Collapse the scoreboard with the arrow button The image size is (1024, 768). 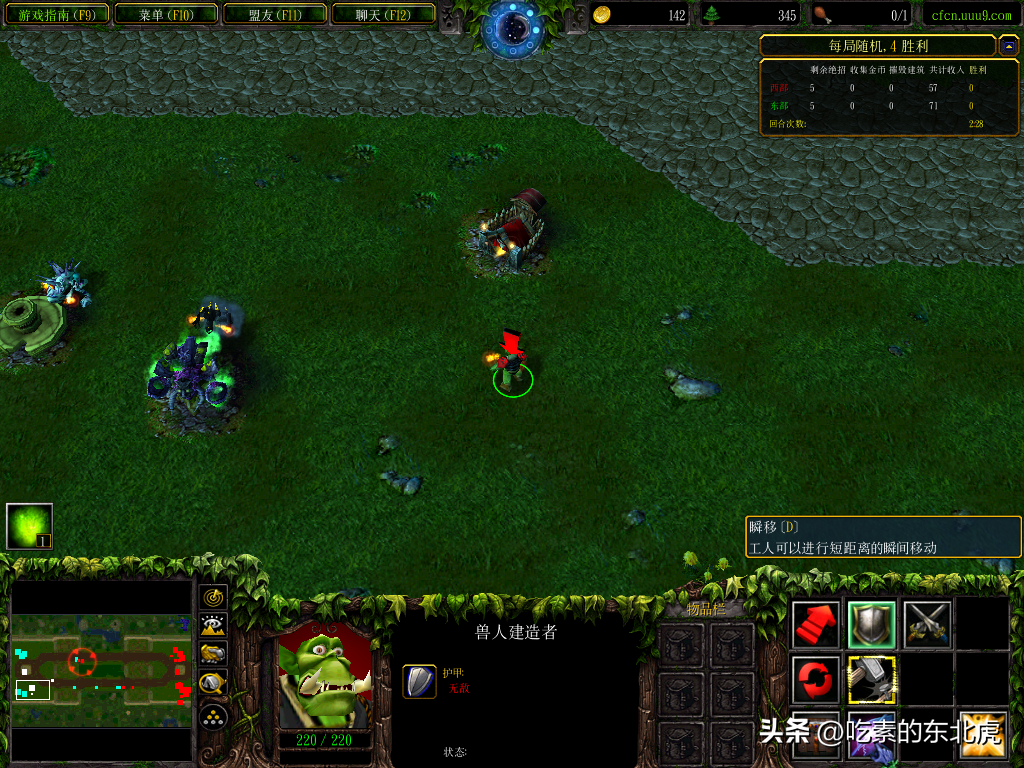click(x=1008, y=46)
